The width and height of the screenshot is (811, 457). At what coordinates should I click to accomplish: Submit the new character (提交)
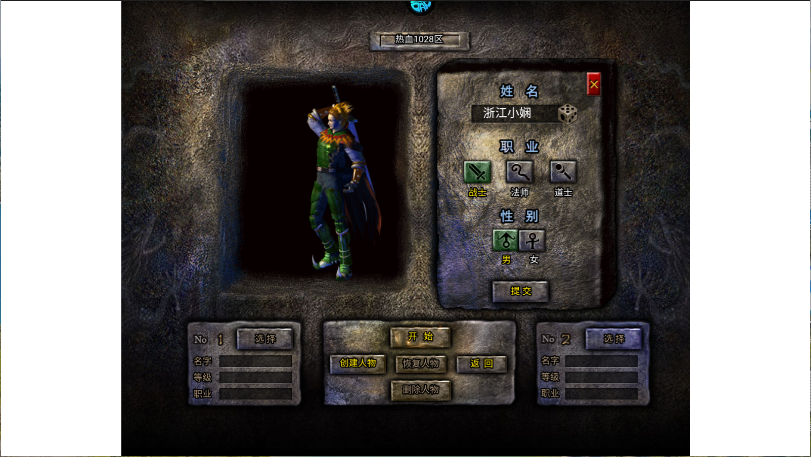coord(520,290)
